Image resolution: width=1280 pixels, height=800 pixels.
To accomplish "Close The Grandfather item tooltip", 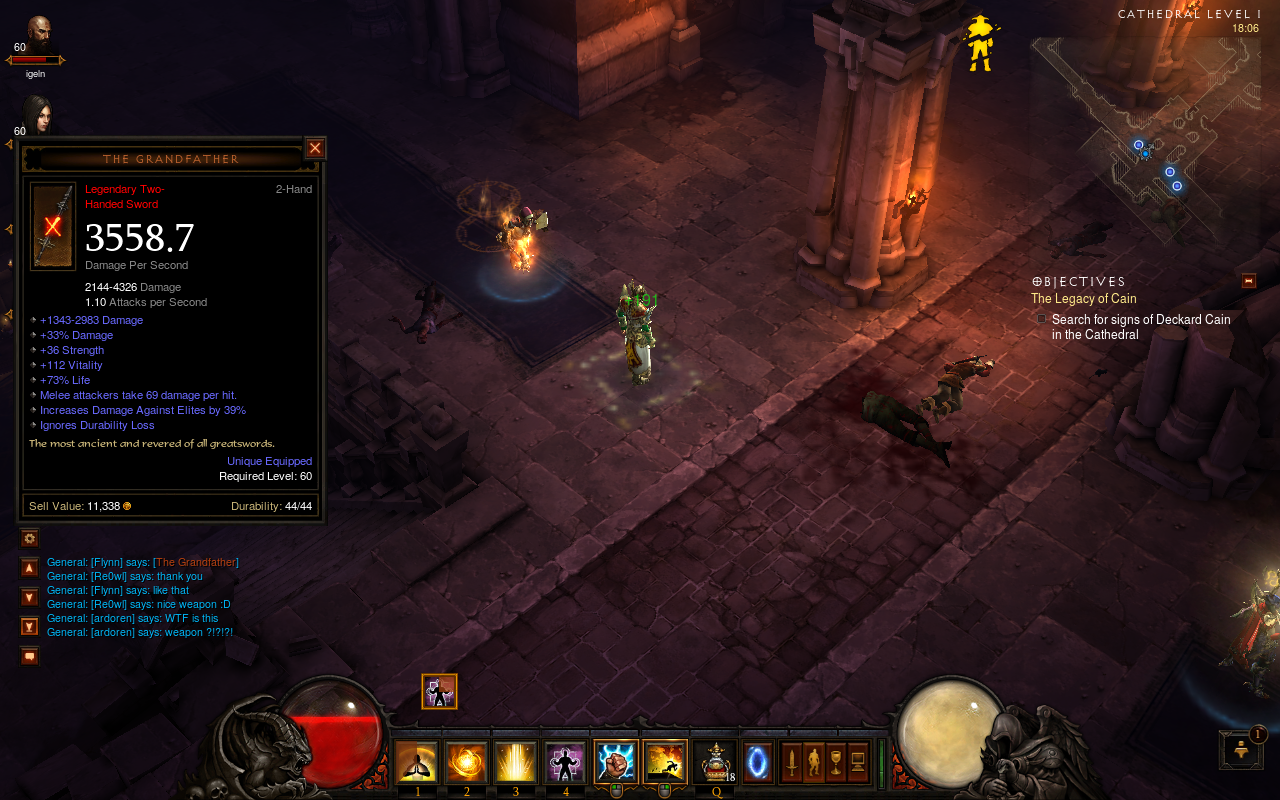I will pyautogui.click(x=315, y=148).
